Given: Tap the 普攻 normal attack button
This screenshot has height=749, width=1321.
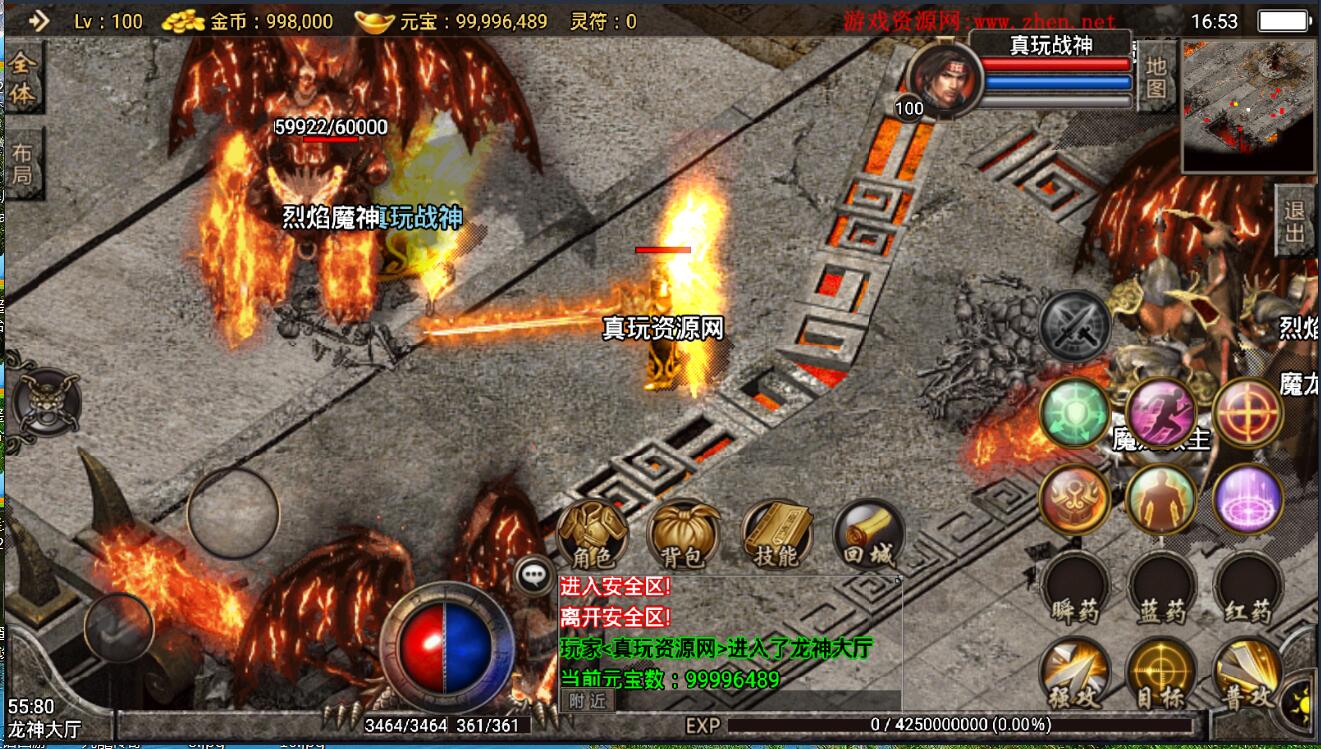Looking at the screenshot, I should pos(1247,675).
